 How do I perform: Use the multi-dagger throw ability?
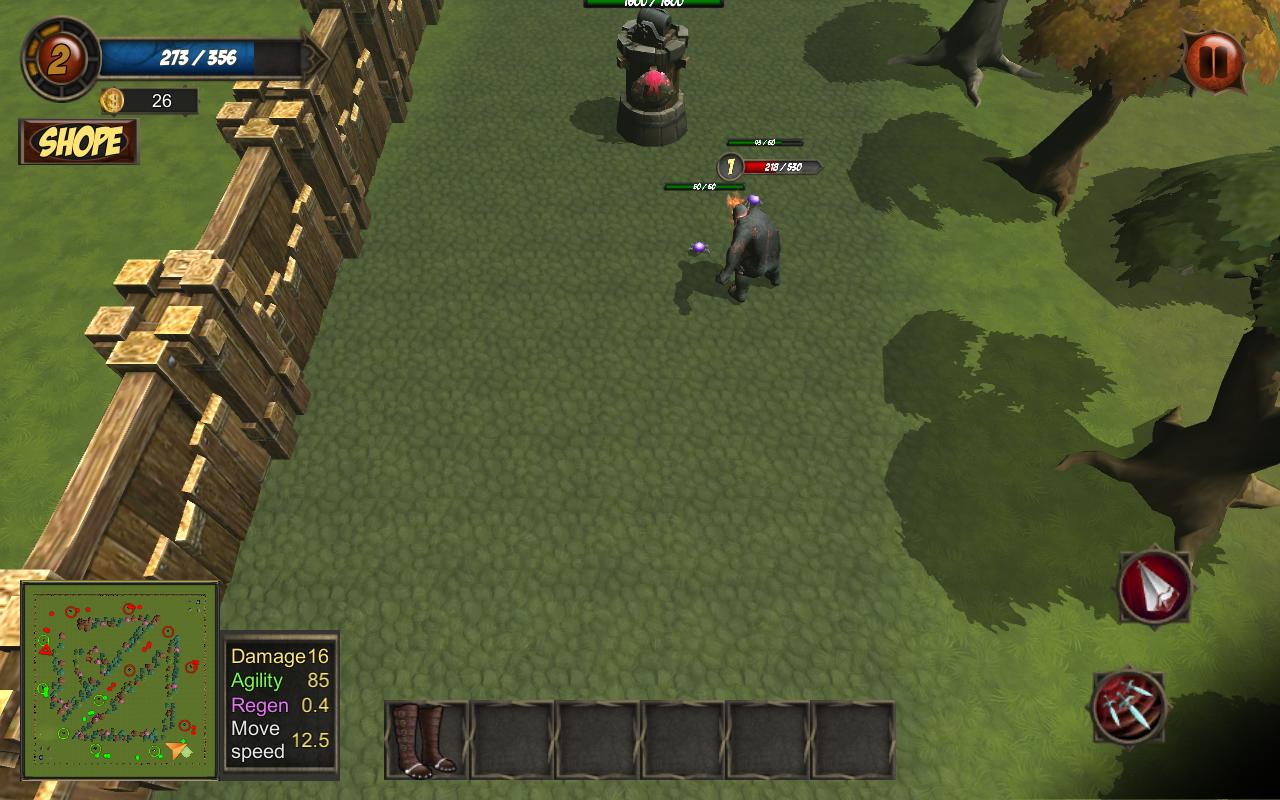[x=1129, y=706]
